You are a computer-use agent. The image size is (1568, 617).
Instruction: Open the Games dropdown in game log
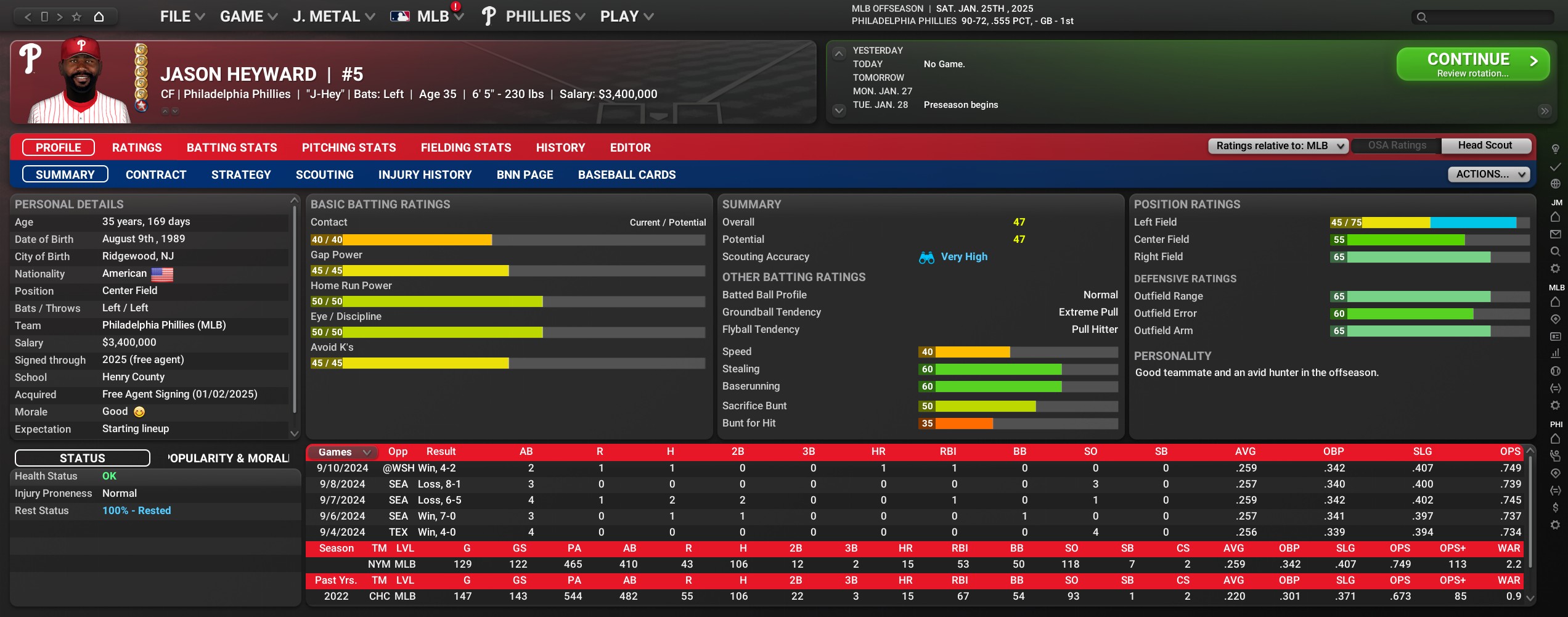pyautogui.click(x=344, y=452)
